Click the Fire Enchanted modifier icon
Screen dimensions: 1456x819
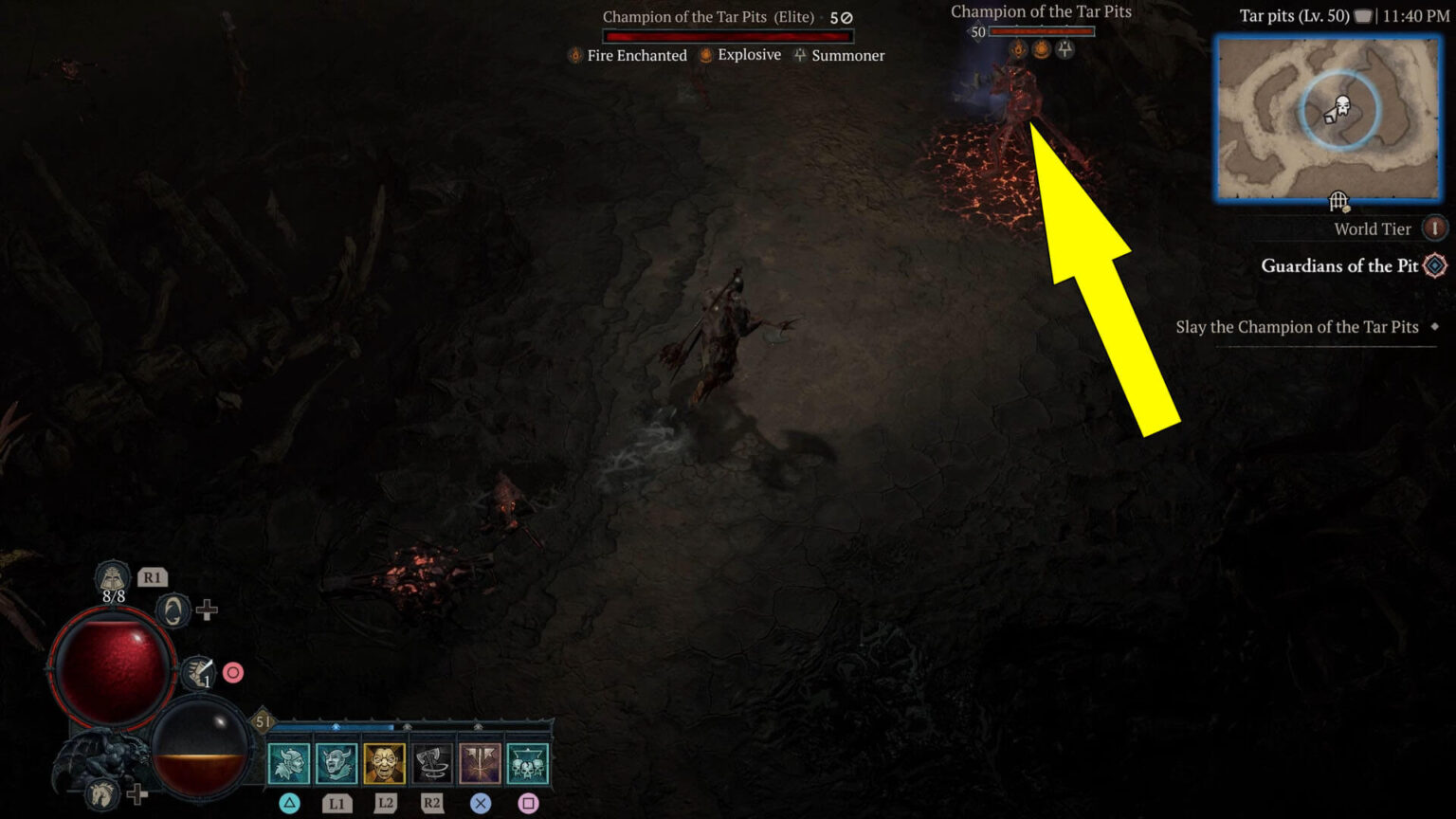[x=573, y=55]
